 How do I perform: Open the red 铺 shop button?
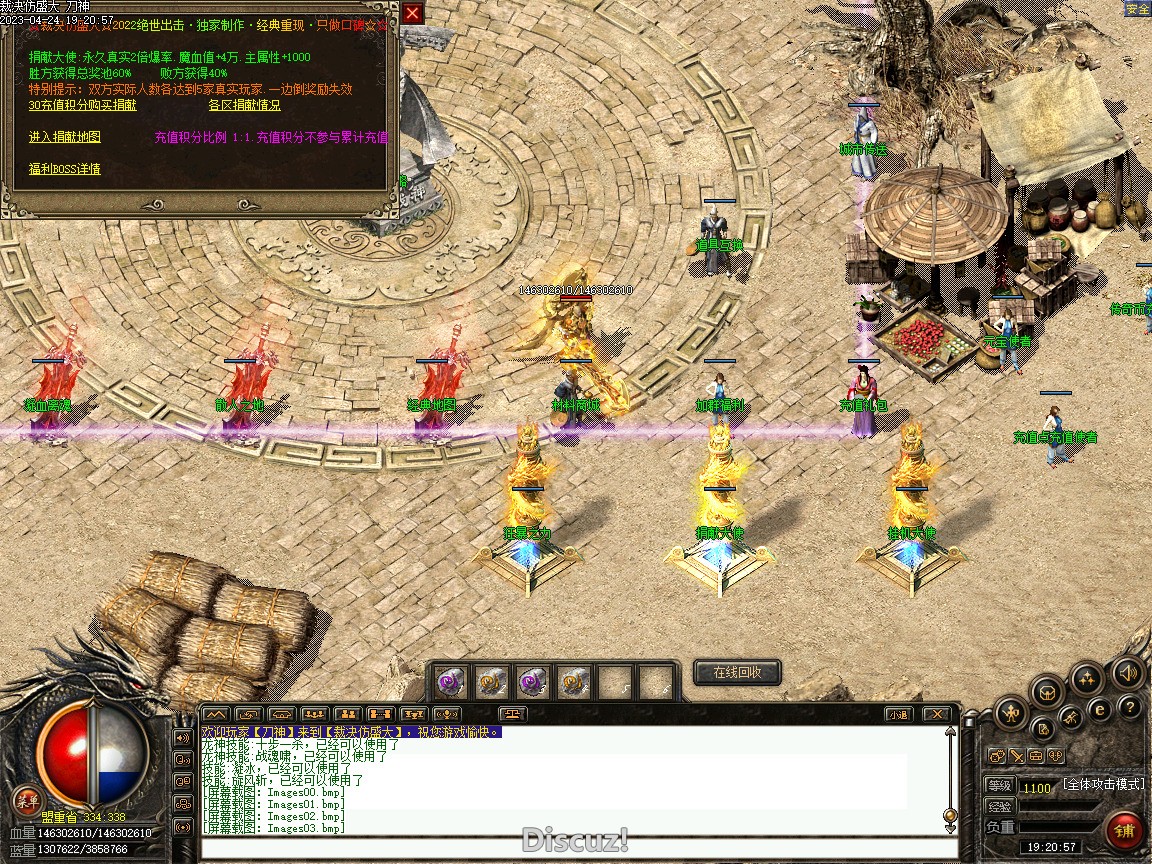1126,831
